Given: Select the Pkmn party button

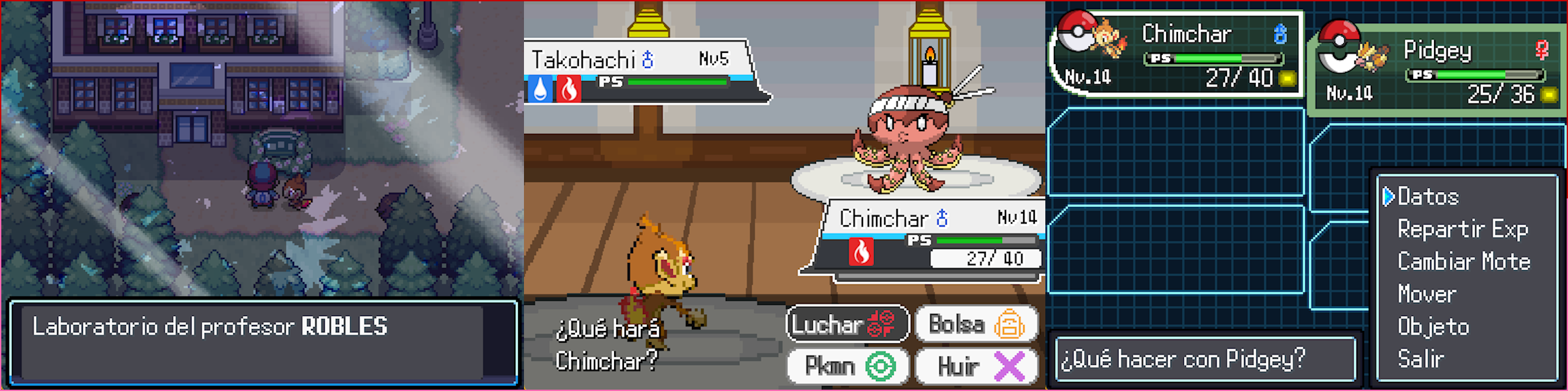Looking at the screenshot, I should point(847,366).
